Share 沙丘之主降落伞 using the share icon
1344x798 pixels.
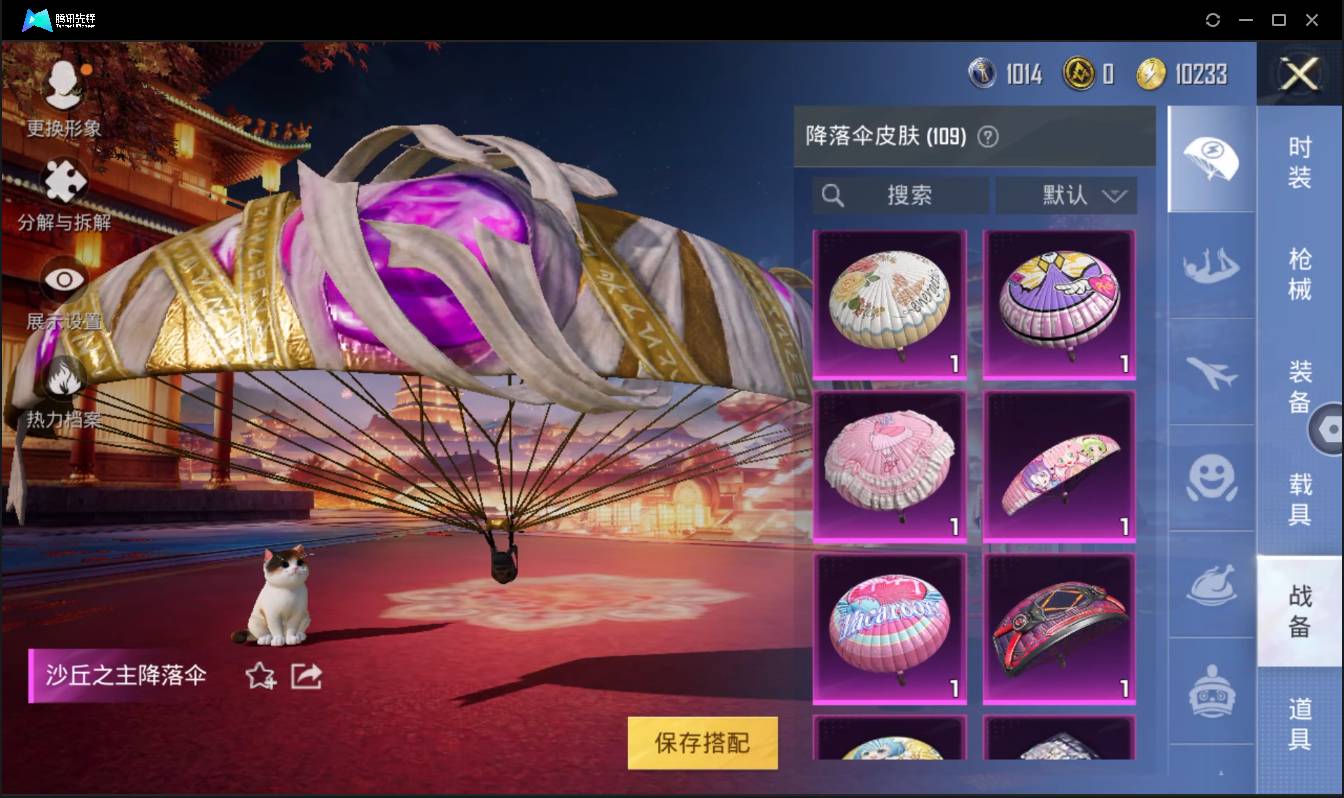click(305, 676)
